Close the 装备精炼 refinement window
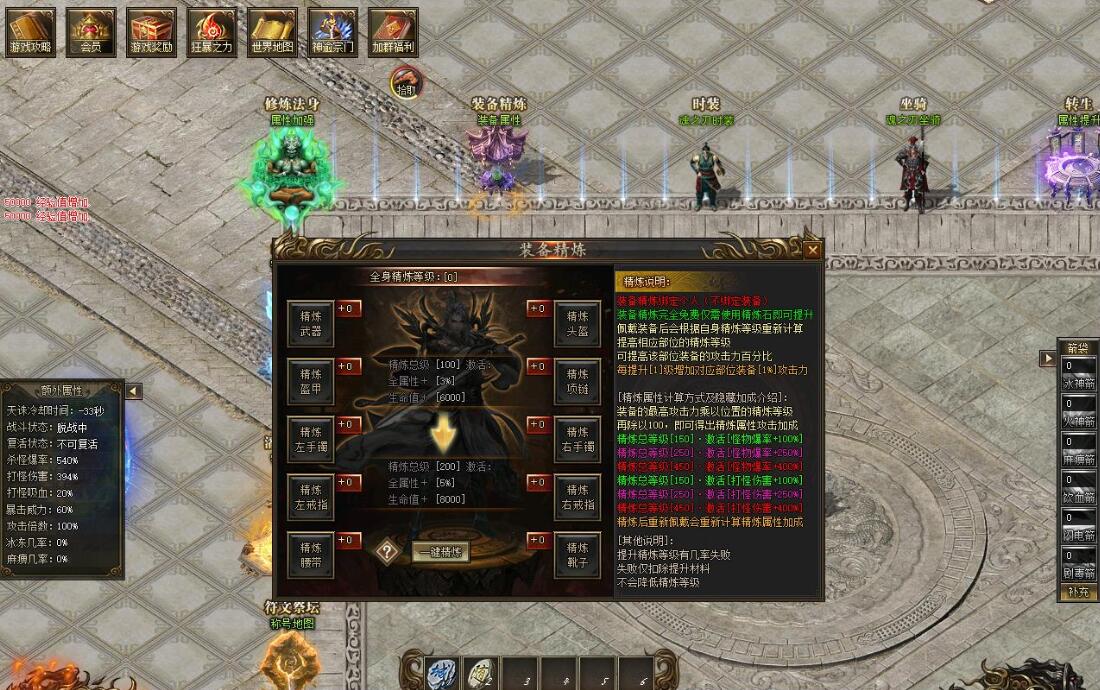The image size is (1100, 690). point(812,250)
